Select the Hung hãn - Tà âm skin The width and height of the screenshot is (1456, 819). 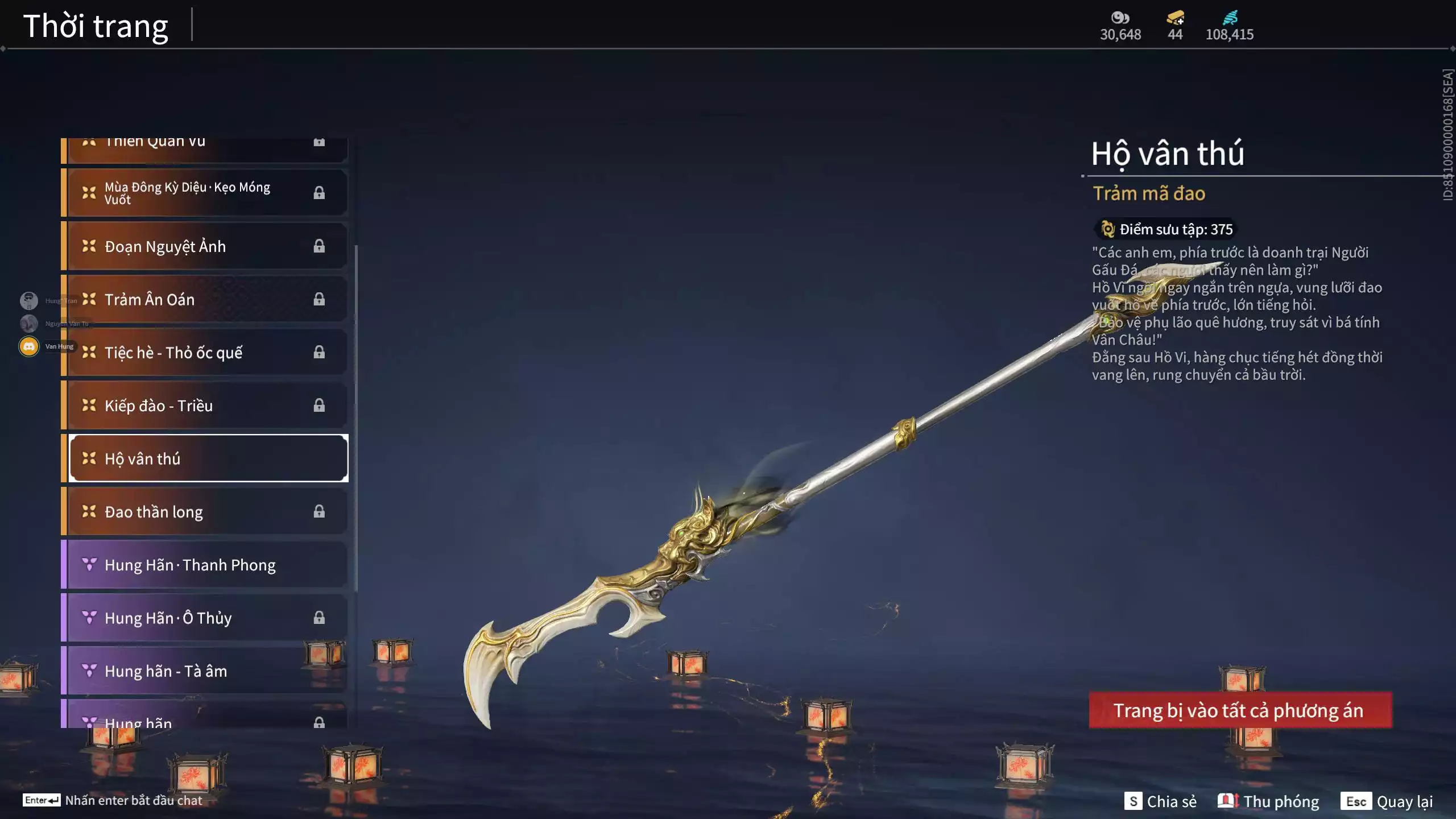coord(205,671)
